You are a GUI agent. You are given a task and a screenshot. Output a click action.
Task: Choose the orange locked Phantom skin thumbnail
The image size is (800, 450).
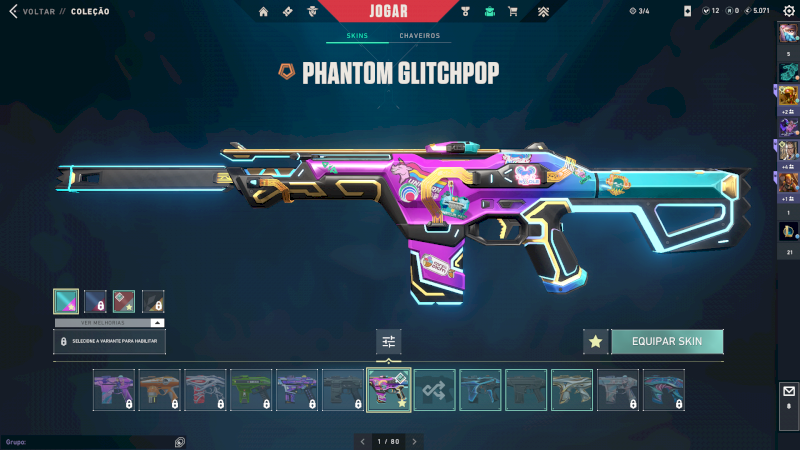click(x=160, y=390)
